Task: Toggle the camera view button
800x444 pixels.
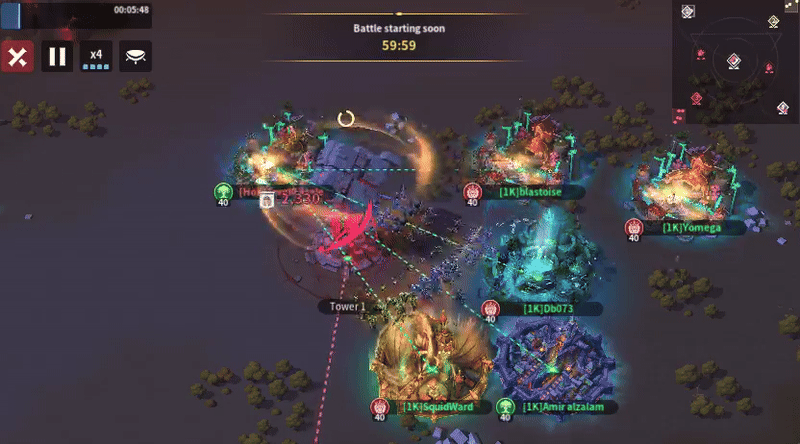Action: 135,56
